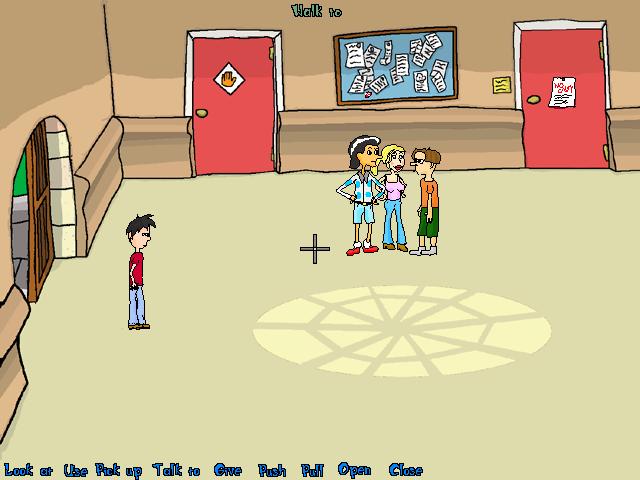Activate the "Pull" verb

313,470
